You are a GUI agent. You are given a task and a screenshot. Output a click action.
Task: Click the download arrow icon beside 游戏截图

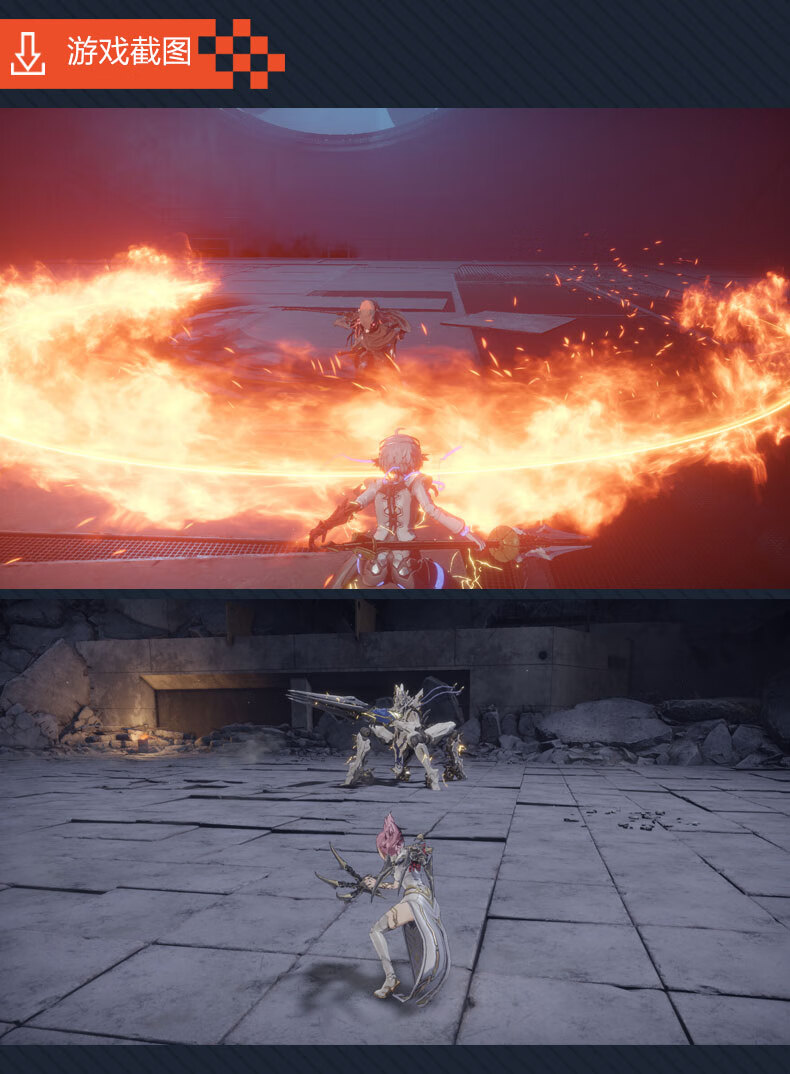(x=28, y=53)
